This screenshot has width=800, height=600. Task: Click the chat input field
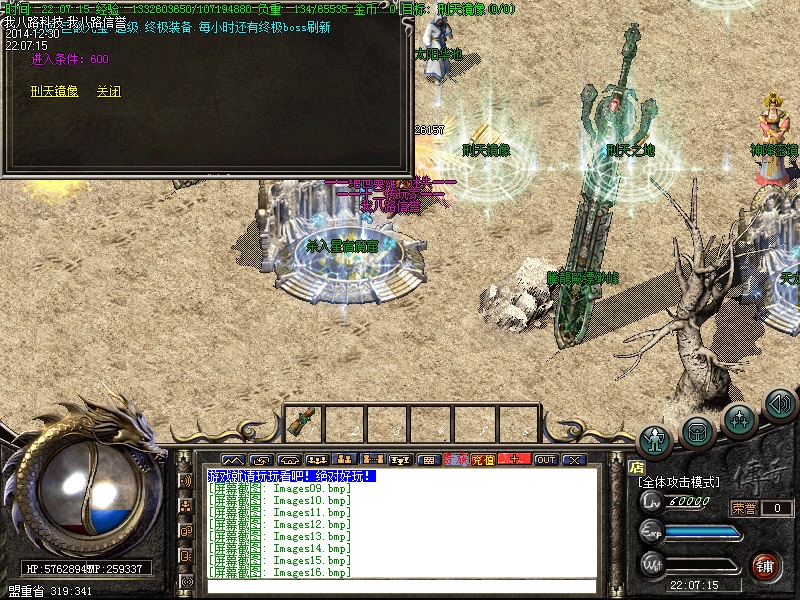click(400, 586)
